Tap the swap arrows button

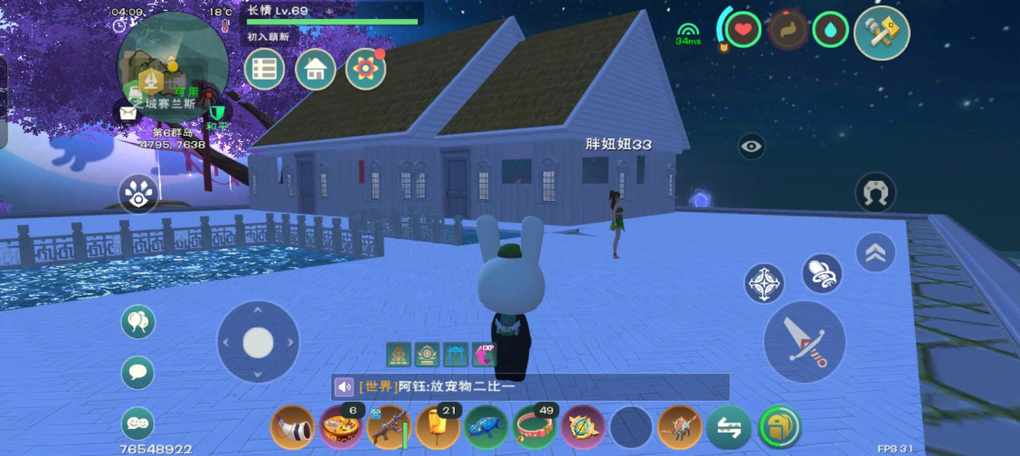point(729,428)
